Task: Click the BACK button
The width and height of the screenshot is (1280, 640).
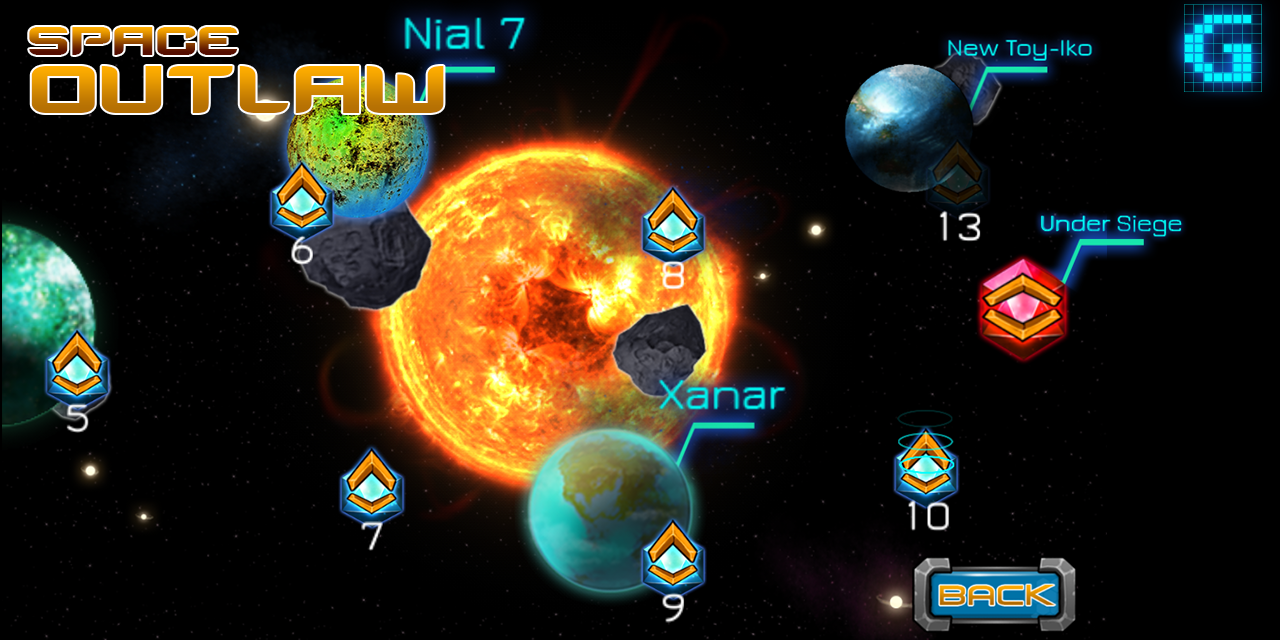Action: pyautogui.click(x=995, y=595)
